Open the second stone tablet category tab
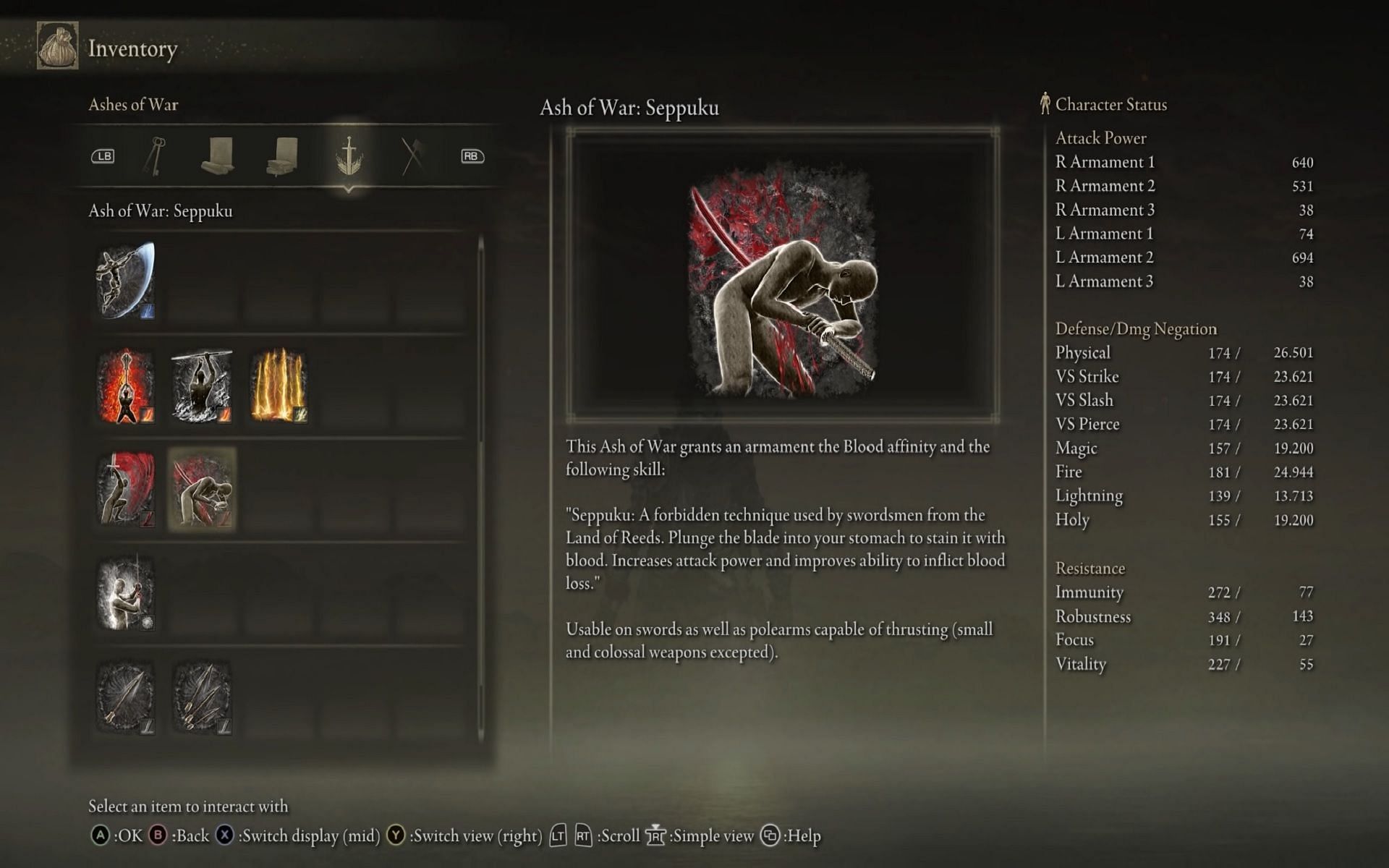1389x868 pixels. pyautogui.click(x=282, y=156)
